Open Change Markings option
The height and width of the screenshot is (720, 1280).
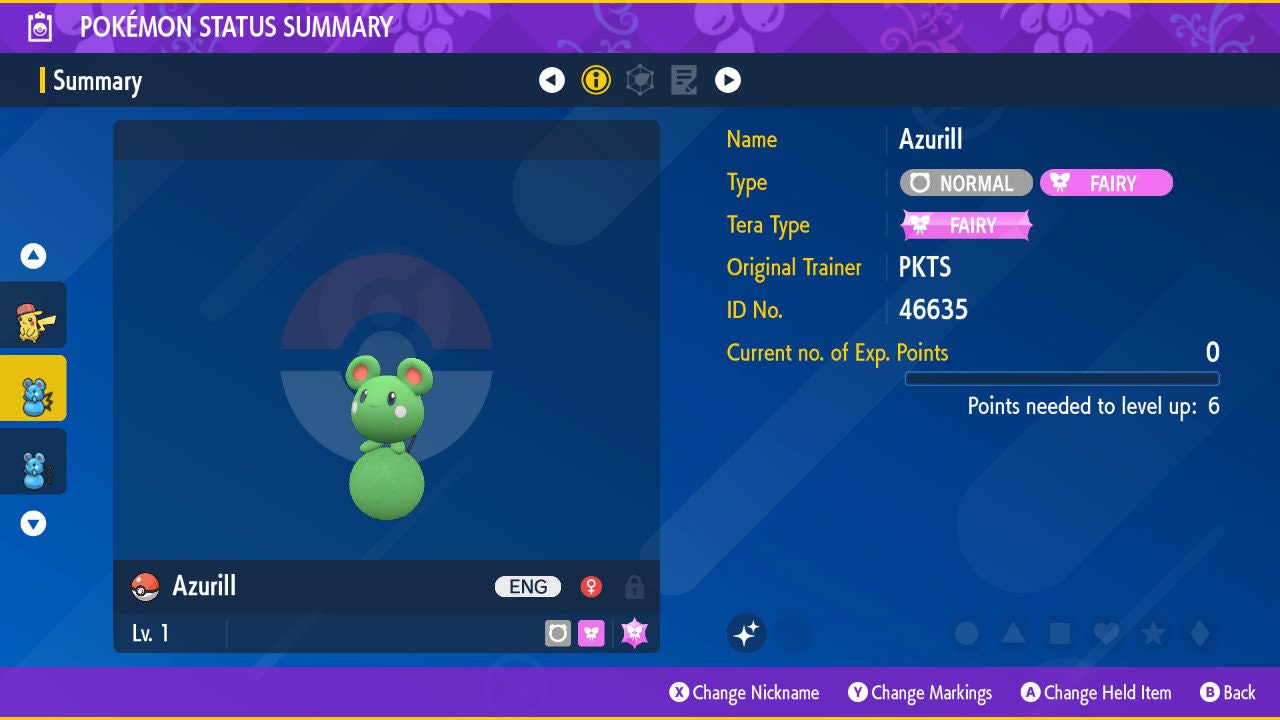(x=920, y=693)
